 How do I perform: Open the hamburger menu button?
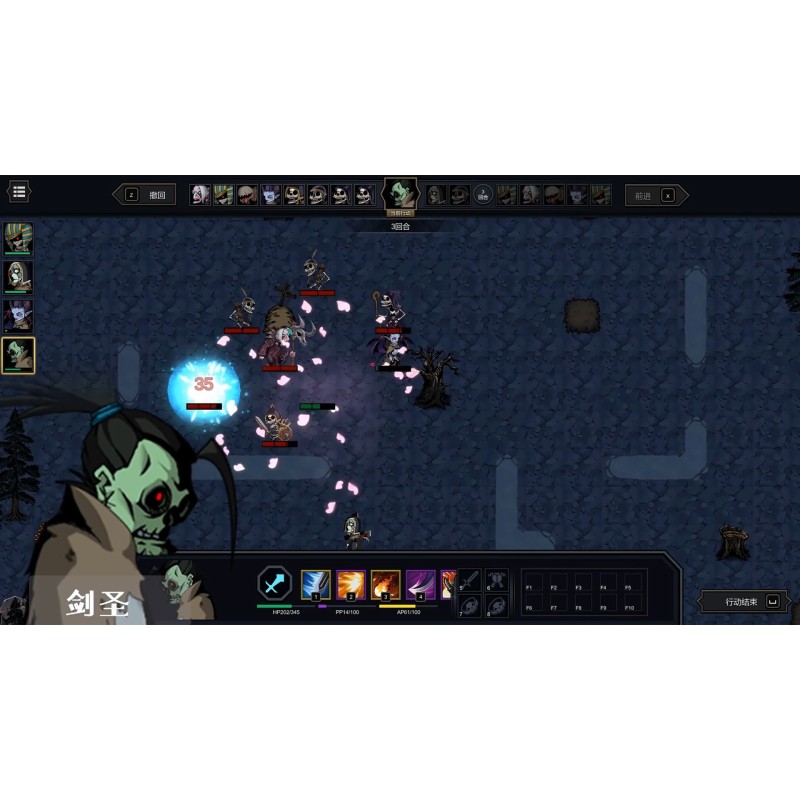(18, 191)
